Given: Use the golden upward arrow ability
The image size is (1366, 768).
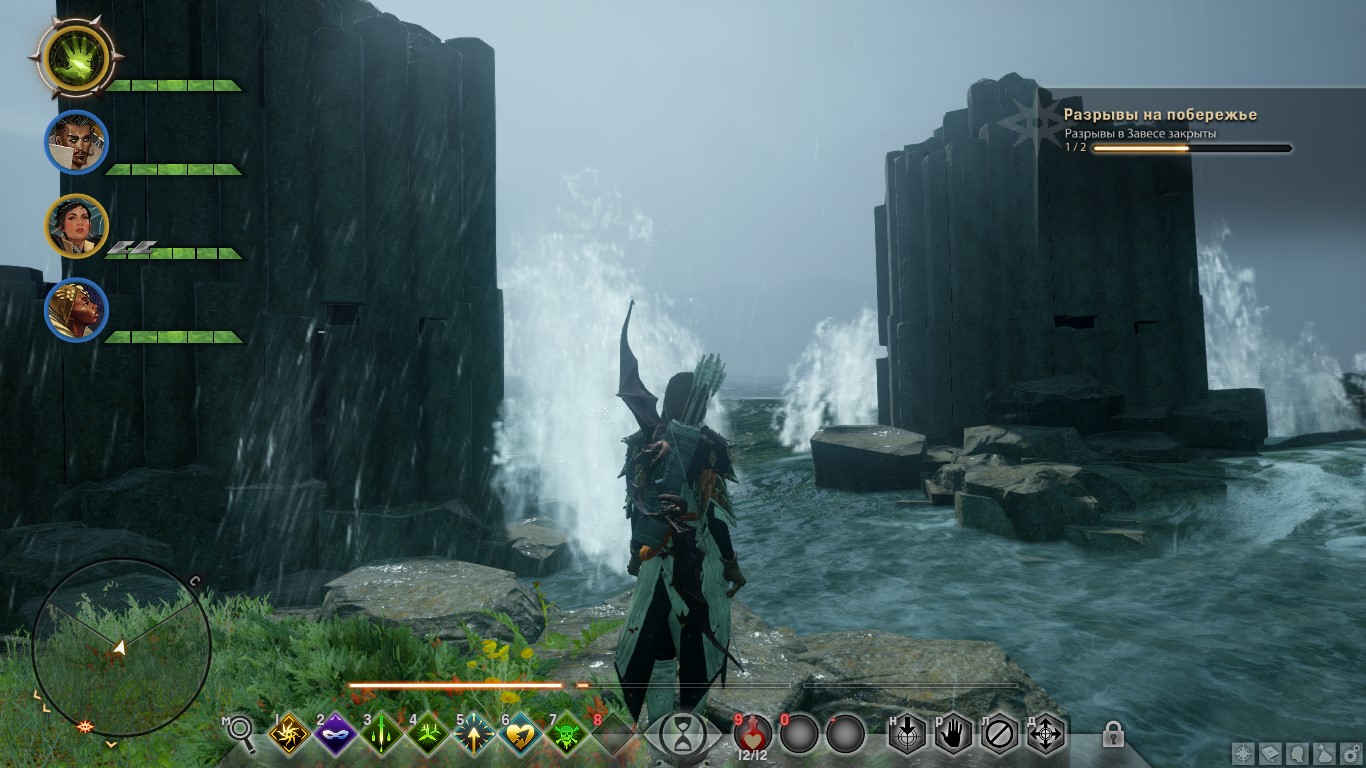Looking at the screenshot, I should pyautogui.click(x=473, y=735).
